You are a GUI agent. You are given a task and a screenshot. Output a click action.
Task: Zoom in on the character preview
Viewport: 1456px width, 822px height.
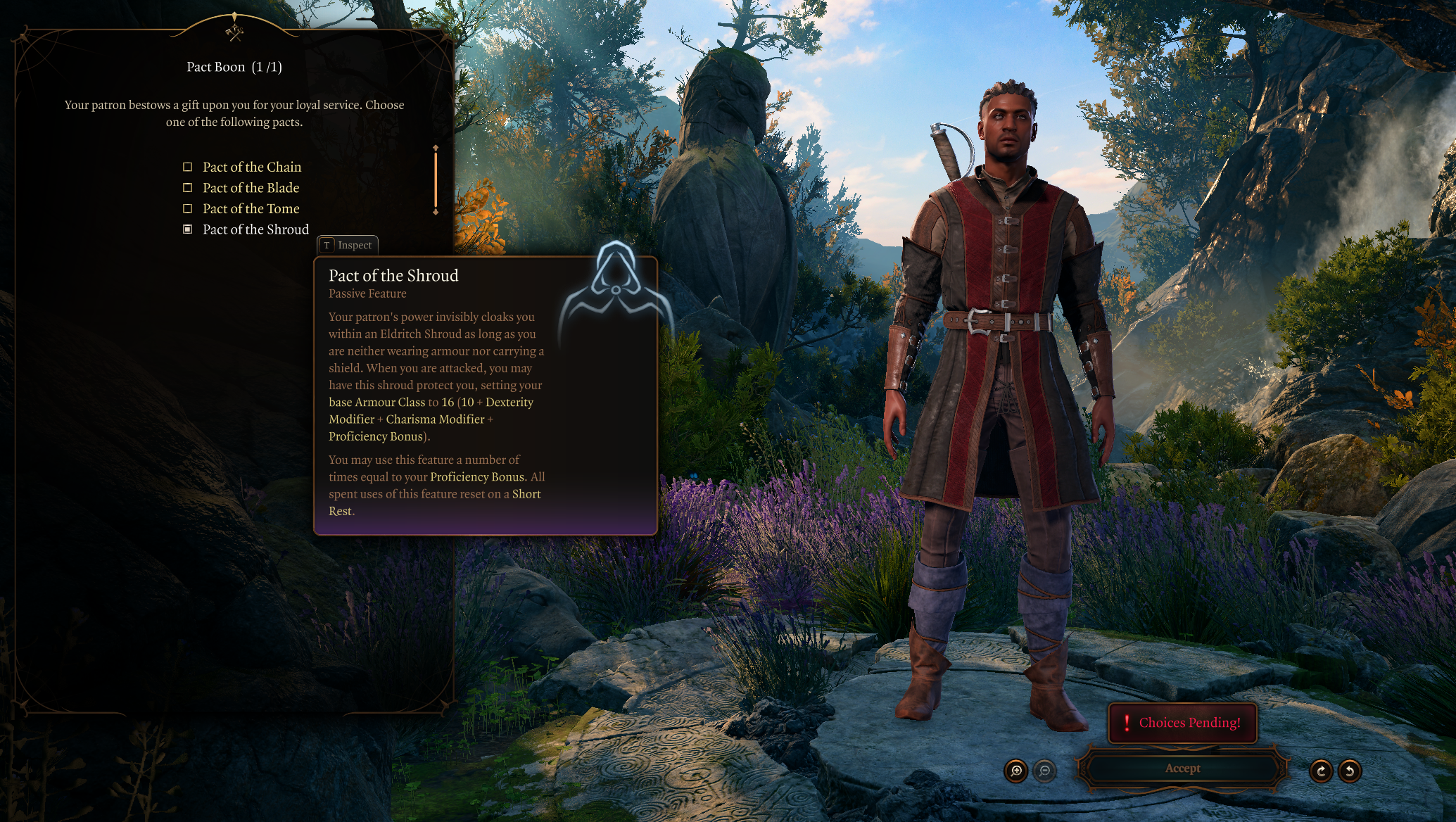[1016, 771]
